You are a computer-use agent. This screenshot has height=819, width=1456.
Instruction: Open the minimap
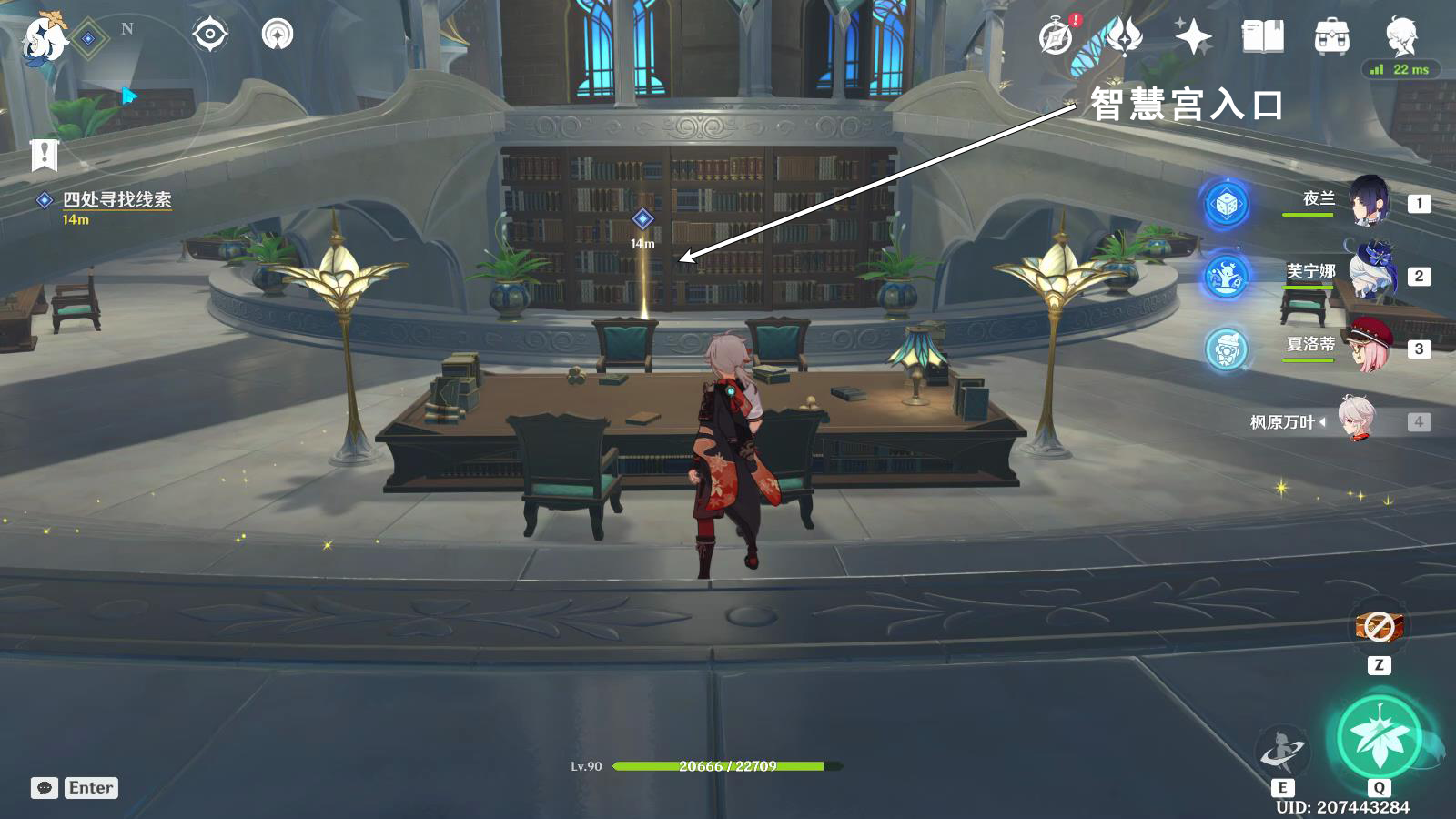[127, 91]
